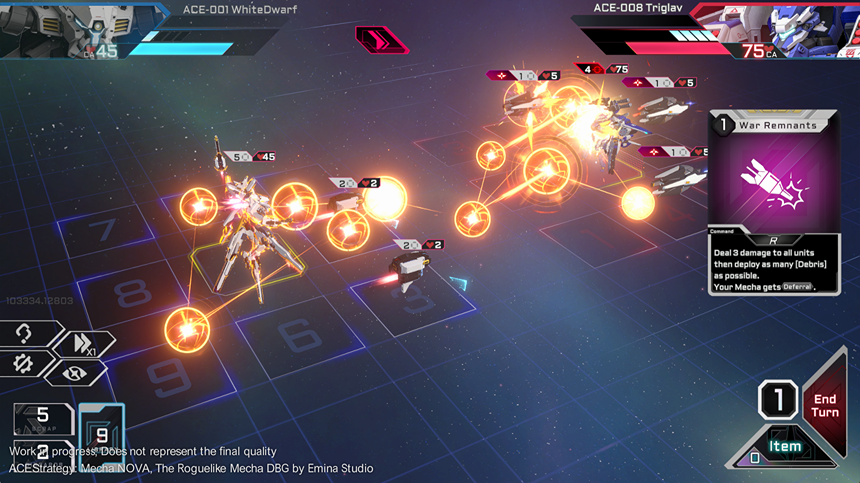The width and height of the screenshot is (860, 483).
Task: Open the Item panel
Action: click(x=785, y=446)
